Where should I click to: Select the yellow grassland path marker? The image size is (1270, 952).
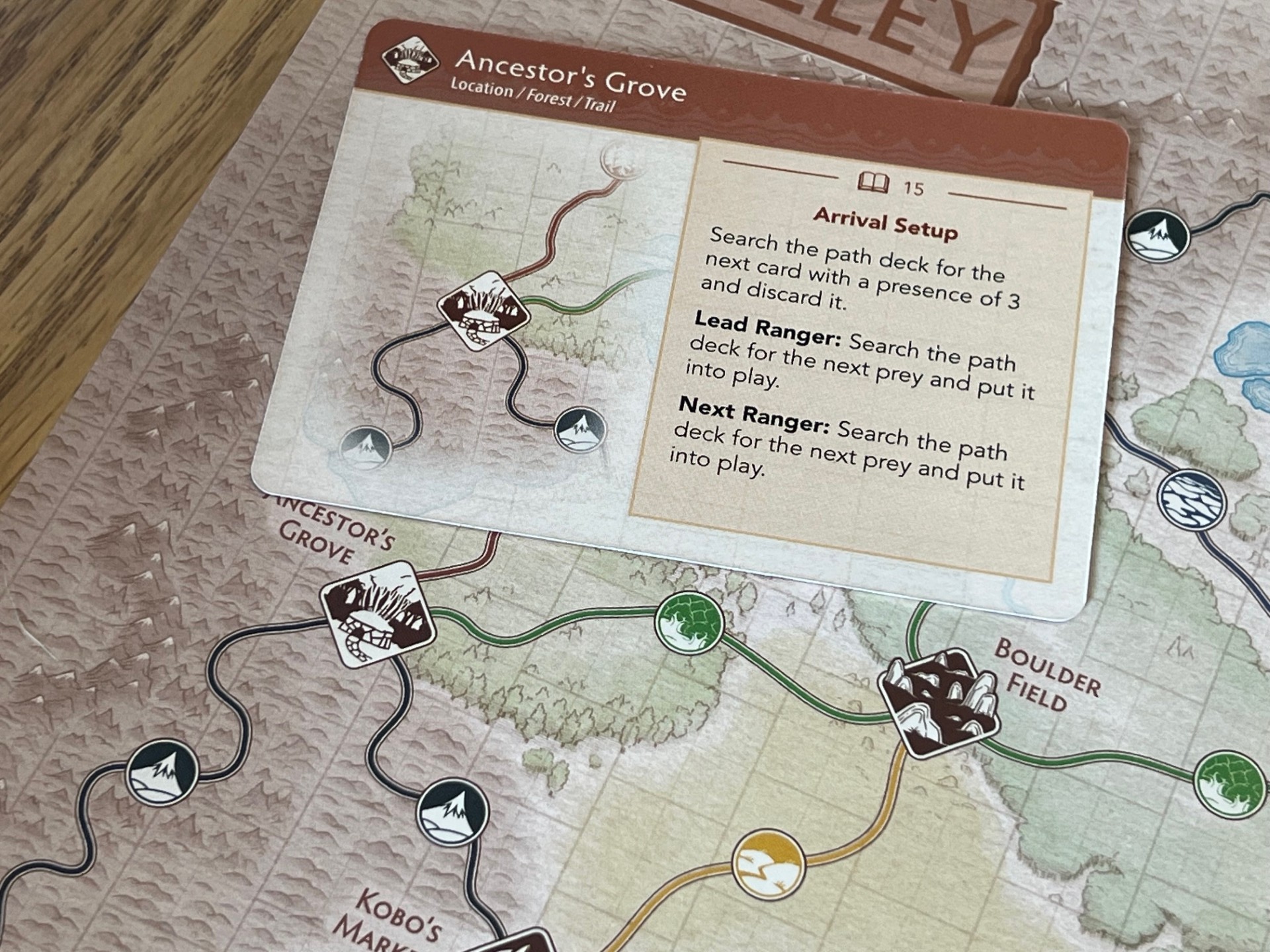[768, 865]
